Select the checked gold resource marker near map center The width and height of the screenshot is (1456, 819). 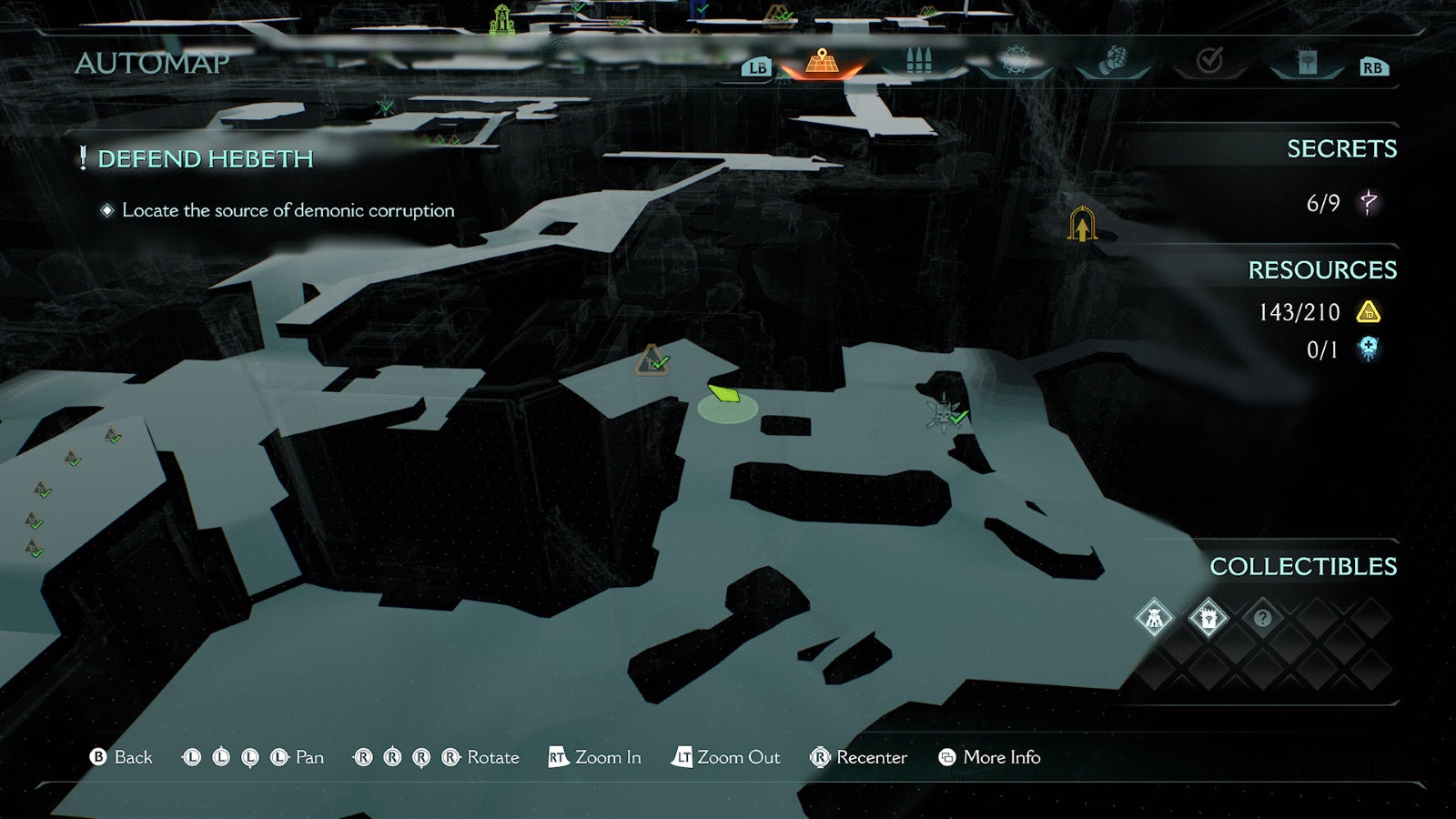coord(652,361)
